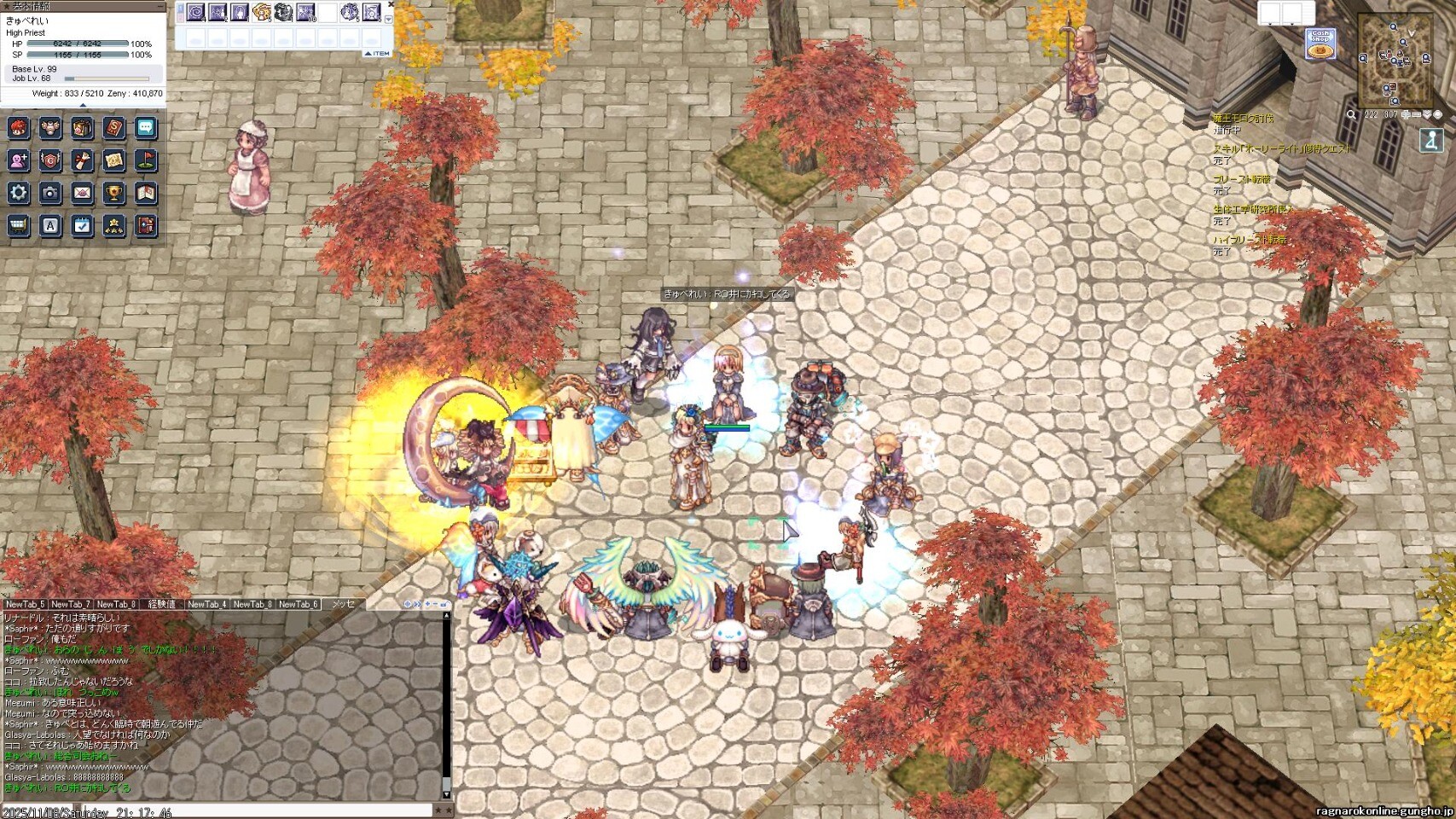Screen dimensions: 1456x819
Task: Open the guild shield emblem icon
Action: [x=50, y=160]
